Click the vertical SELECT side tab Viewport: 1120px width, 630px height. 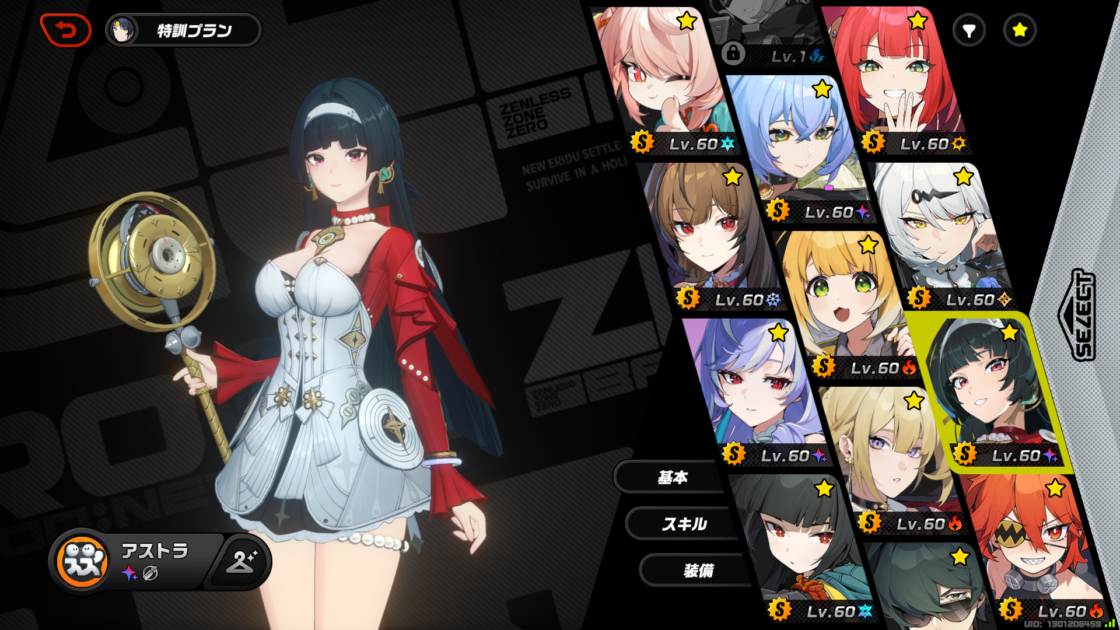(1084, 315)
